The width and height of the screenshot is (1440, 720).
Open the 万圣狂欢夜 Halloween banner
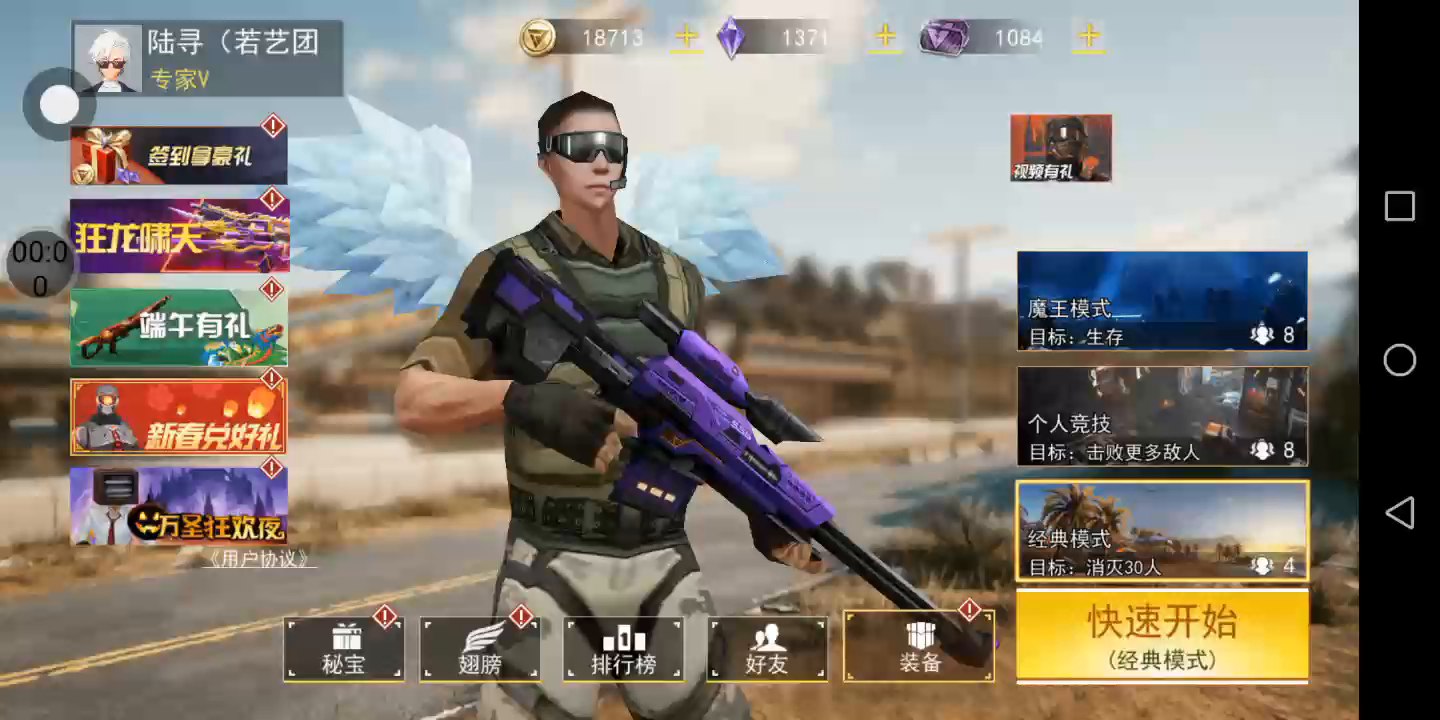coord(179,505)
